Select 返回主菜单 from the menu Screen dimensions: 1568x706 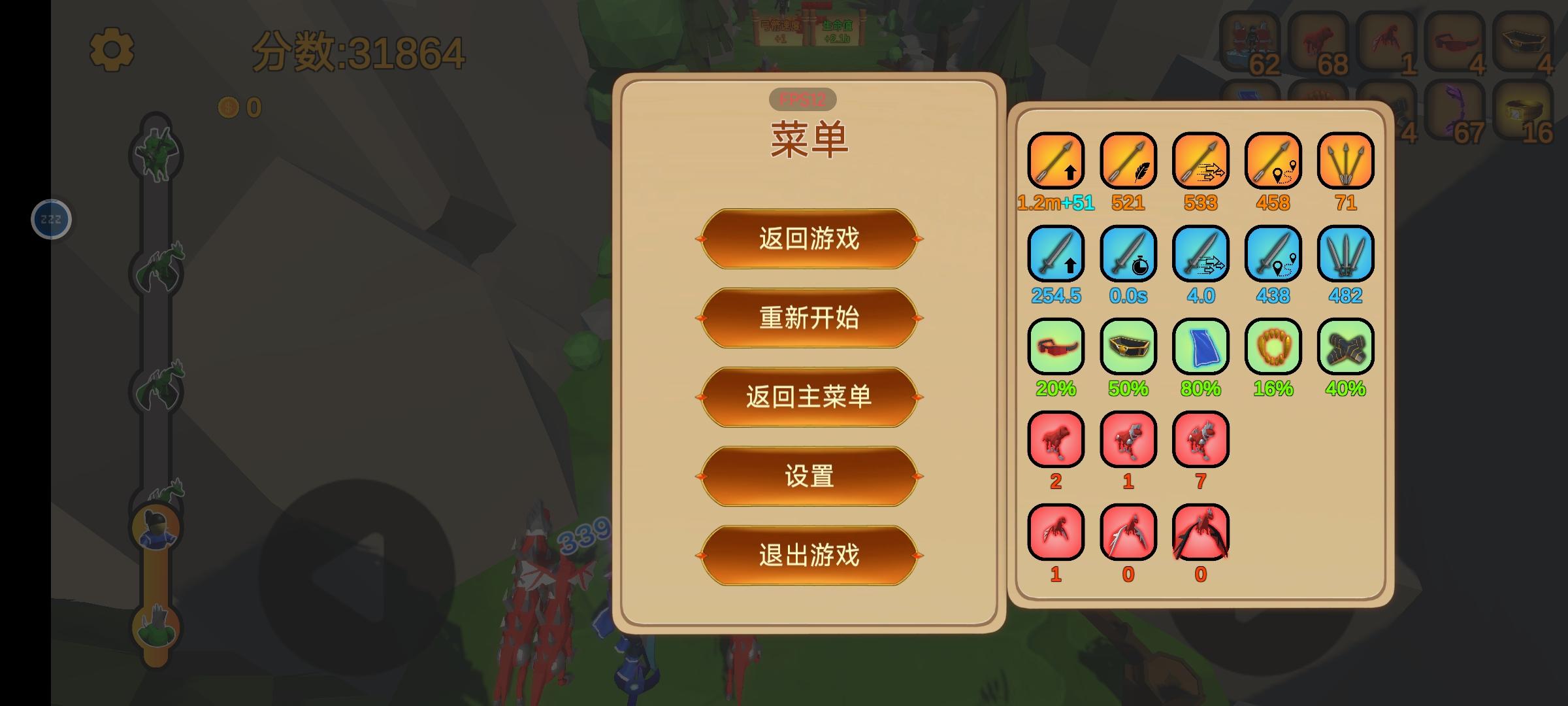[808, 397]
